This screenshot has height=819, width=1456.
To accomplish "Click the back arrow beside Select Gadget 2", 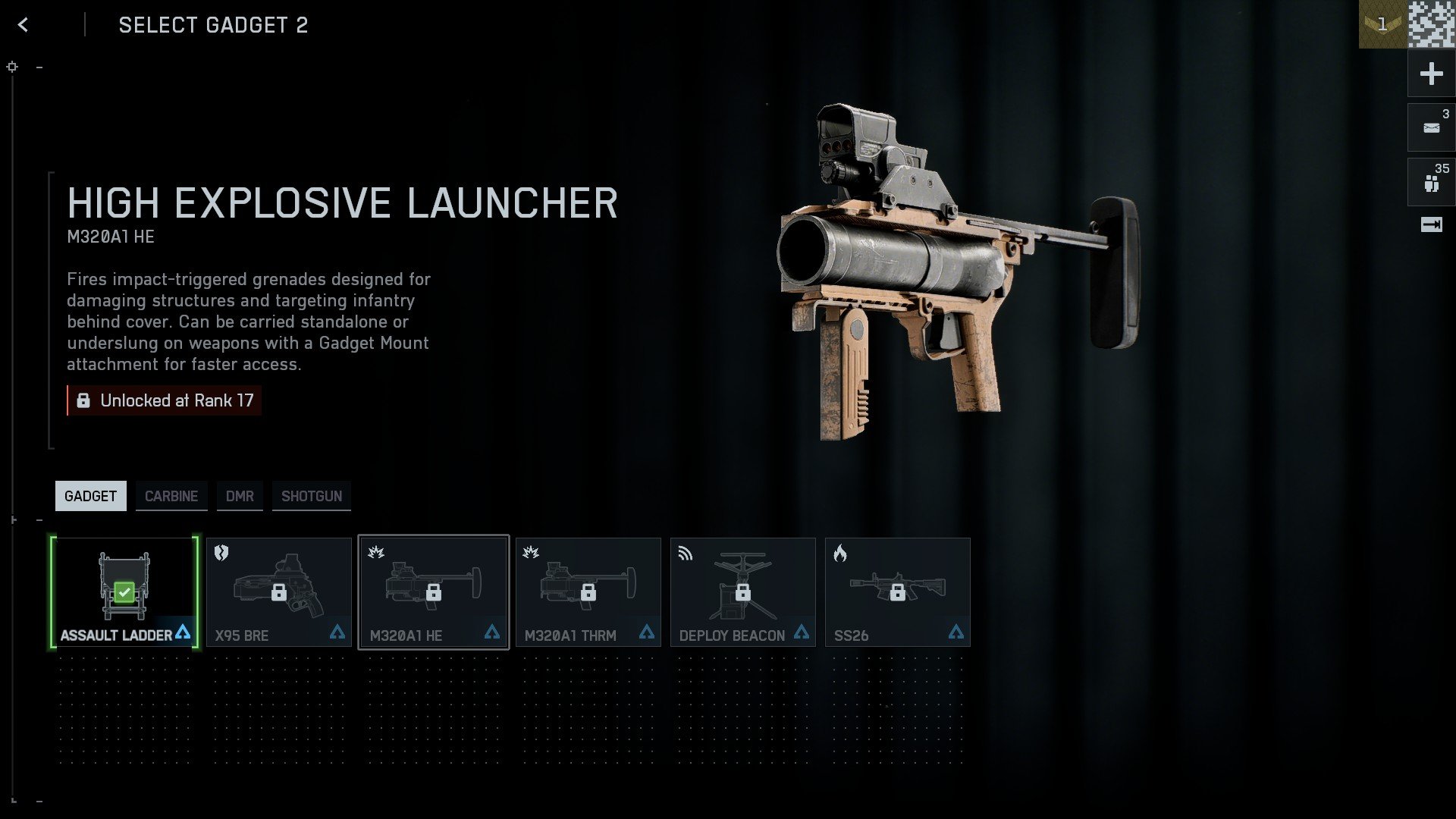I will coord(24,24).
